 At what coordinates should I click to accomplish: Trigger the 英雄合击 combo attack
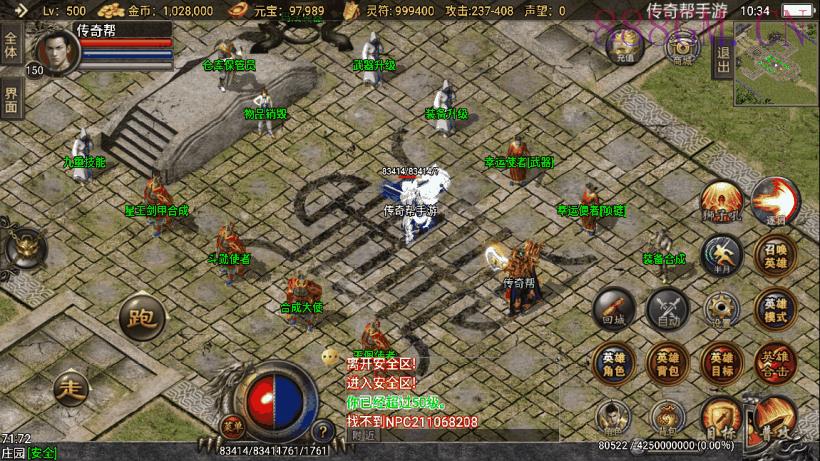coord(775,364)
